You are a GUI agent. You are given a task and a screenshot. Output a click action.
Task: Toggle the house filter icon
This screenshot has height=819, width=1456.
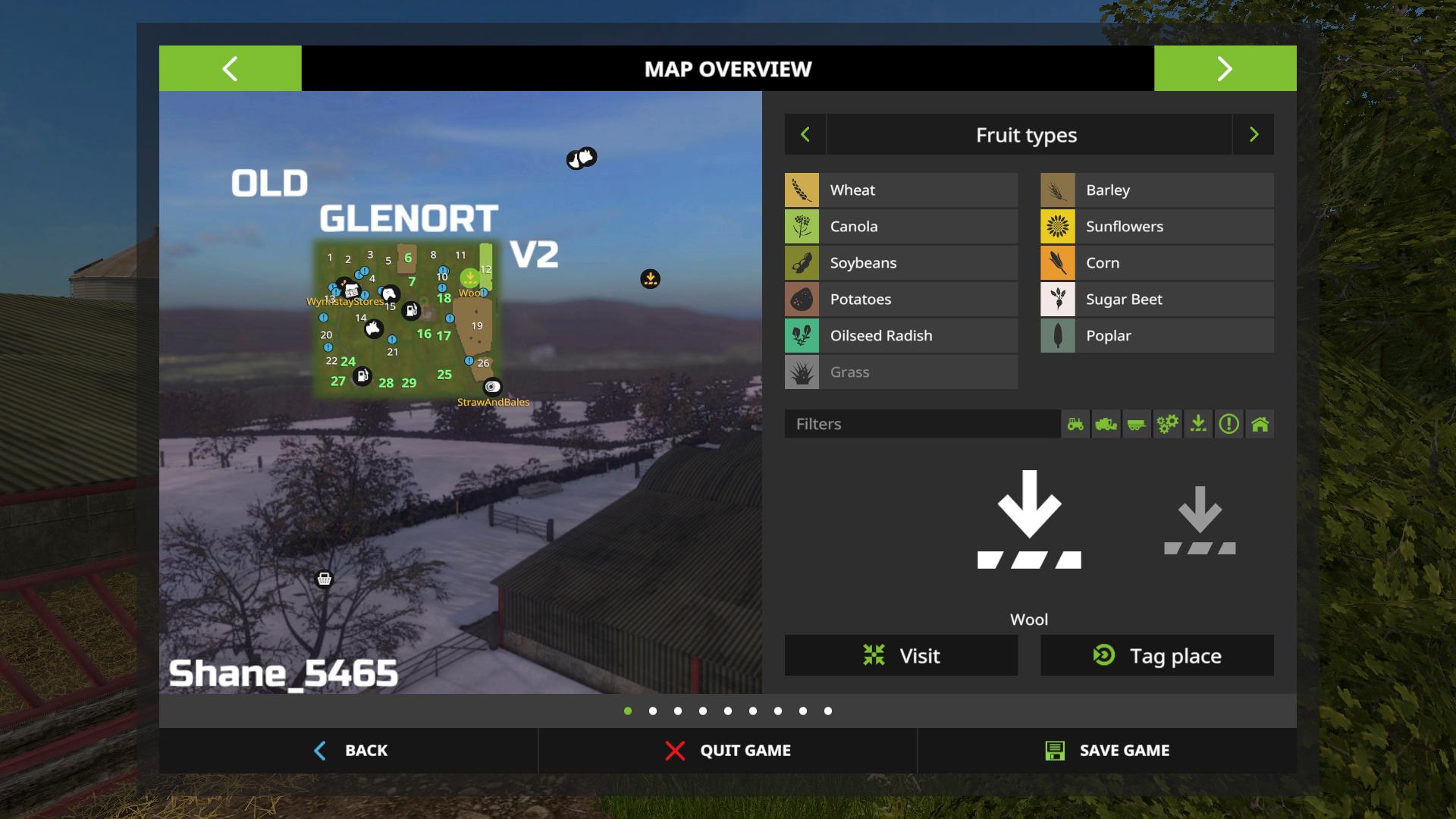pos(1260,424)
